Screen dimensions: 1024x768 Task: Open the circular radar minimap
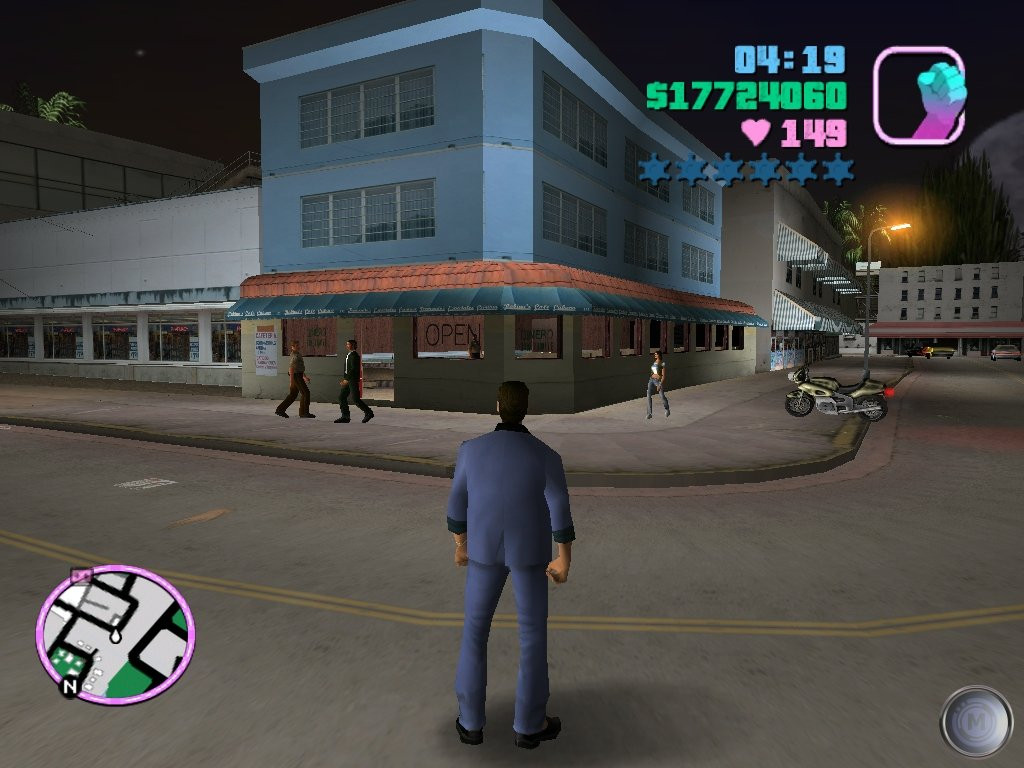[x=115, y=634]
